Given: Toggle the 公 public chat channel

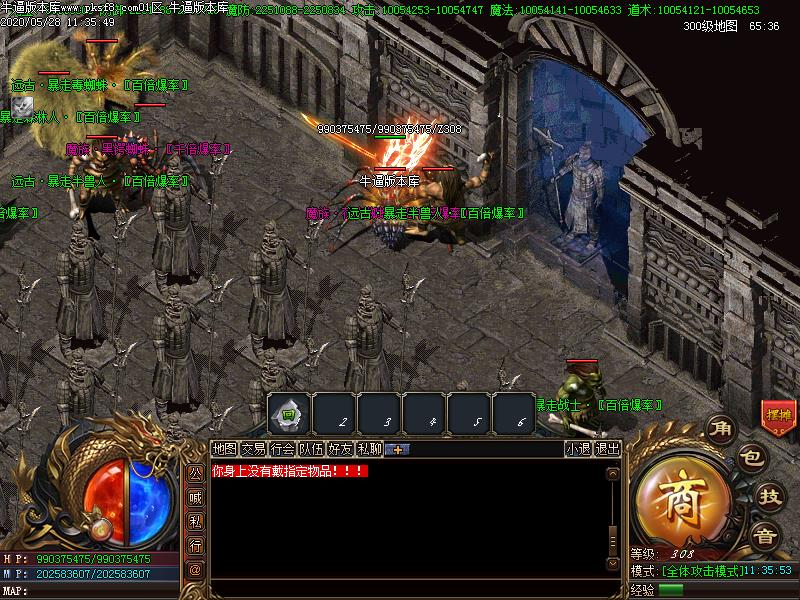Looking at the screenshot, I should coord(196,472).
